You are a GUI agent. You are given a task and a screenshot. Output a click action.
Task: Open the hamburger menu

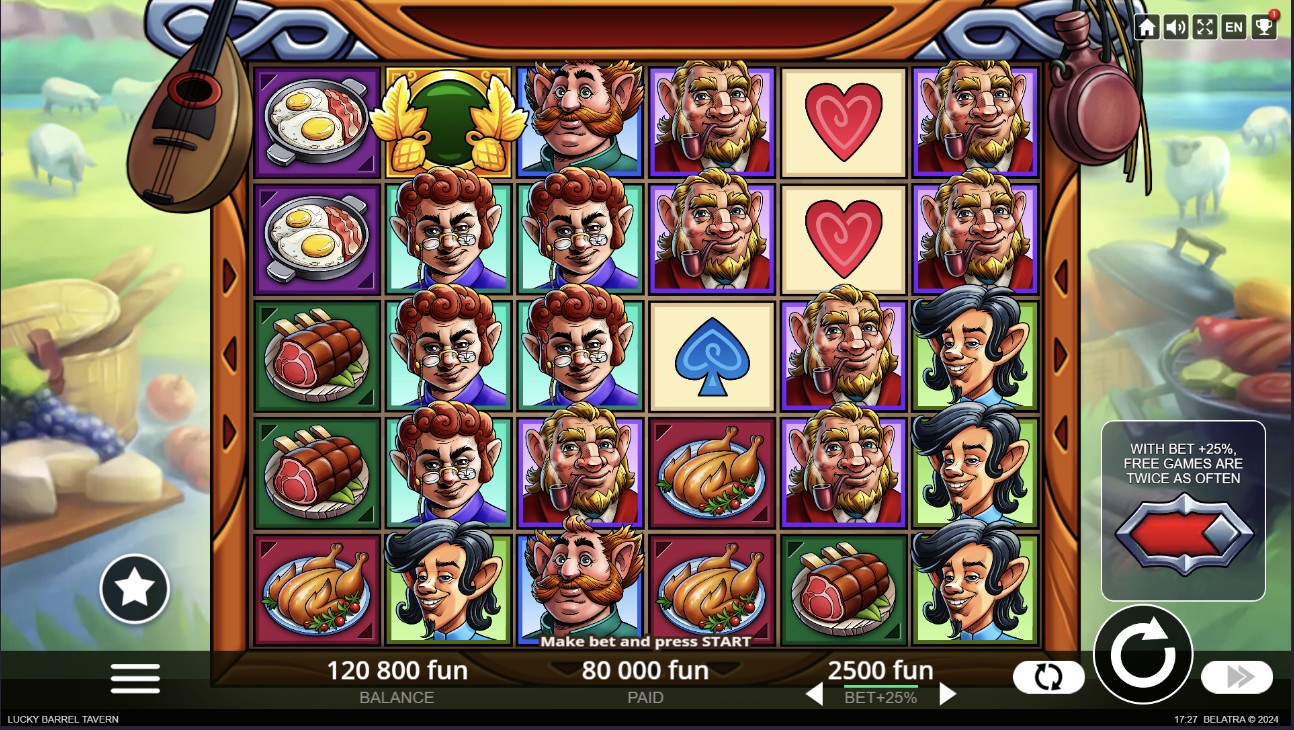click(x=135, y=678)
